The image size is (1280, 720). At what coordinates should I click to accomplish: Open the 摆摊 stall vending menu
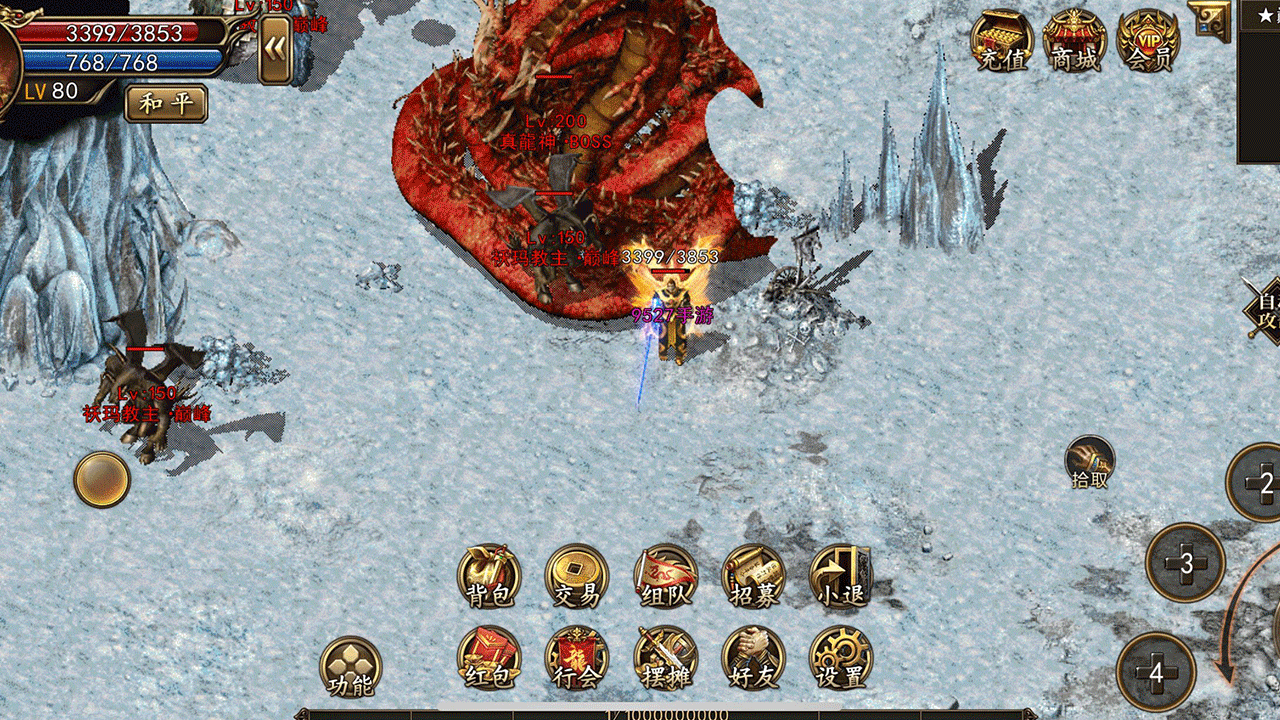tap(665, 659)
